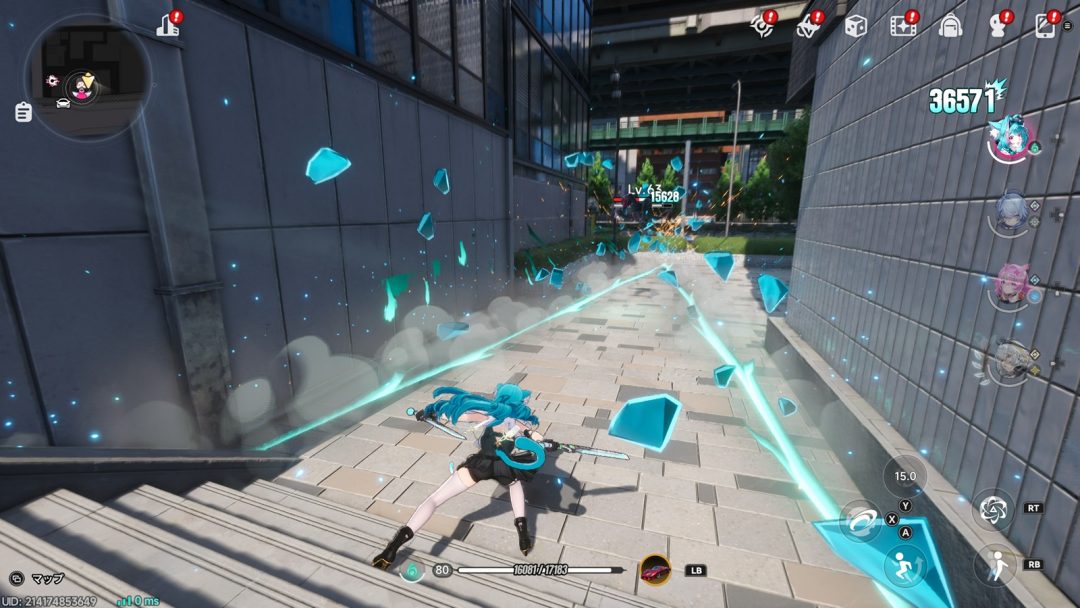Switch to the pink-haired party member
This screenshot has width=1080, height=608.
coord(1011,287)
